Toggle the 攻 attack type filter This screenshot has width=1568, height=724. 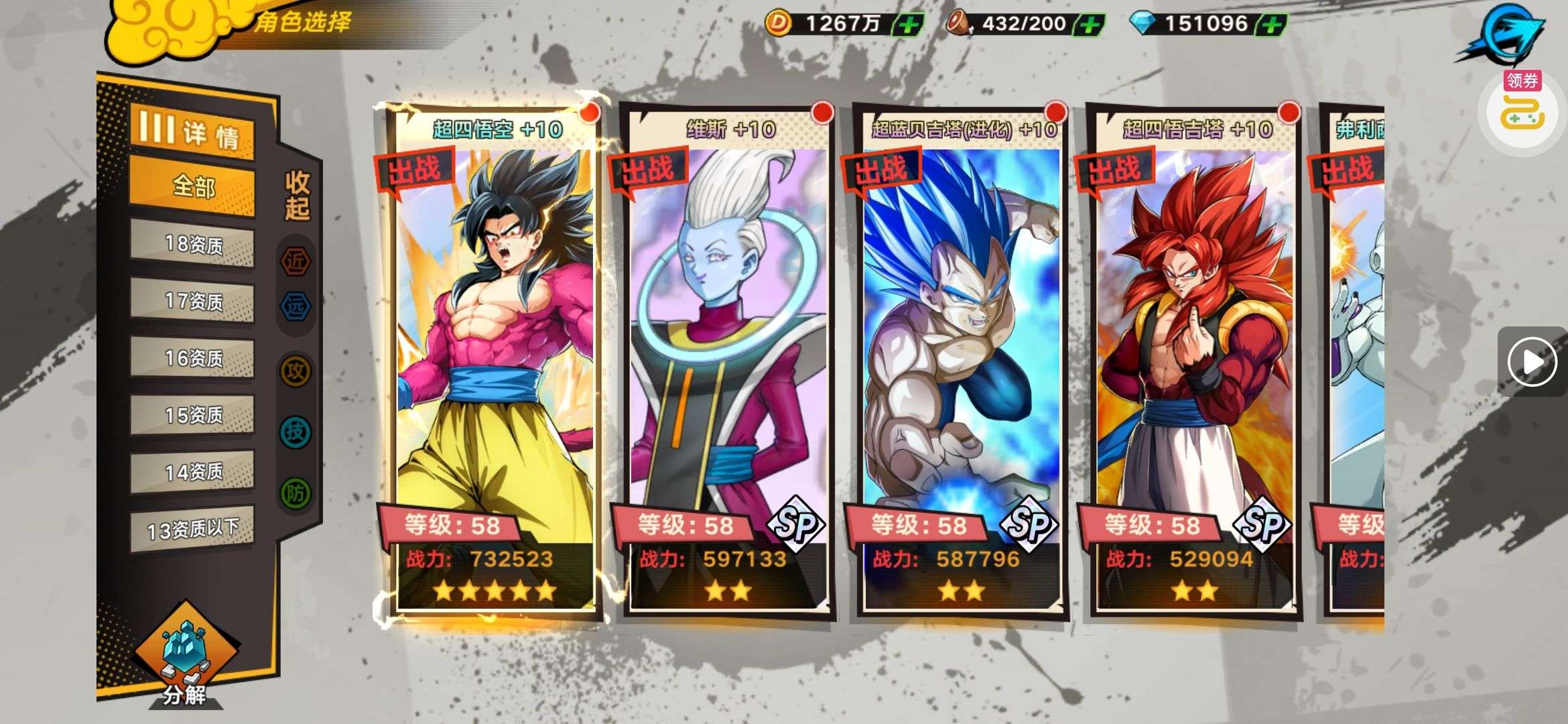(296, 371)
